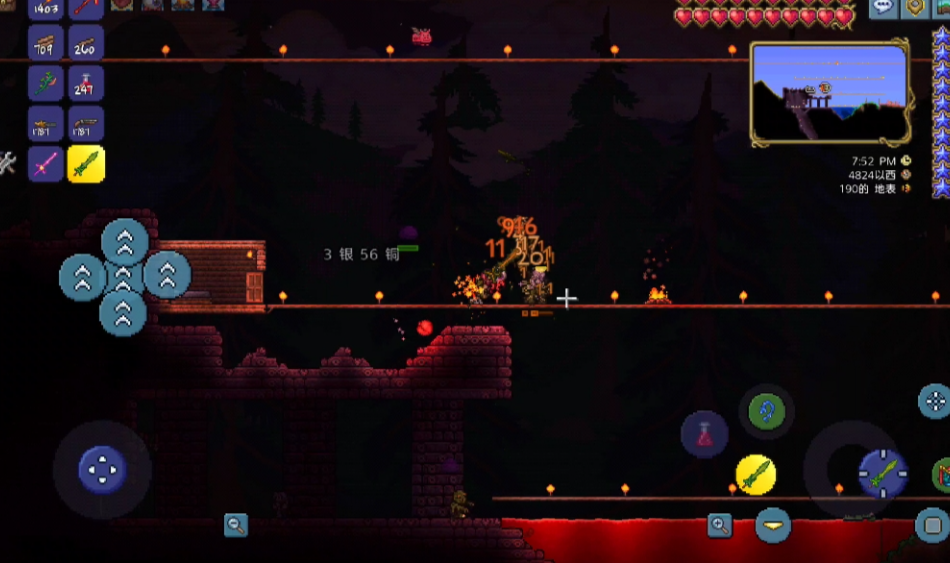Viewport: 950px width, 563px height.
Task: Tap the yellow sword quick-use button
Action: click(x=756, y=474)
